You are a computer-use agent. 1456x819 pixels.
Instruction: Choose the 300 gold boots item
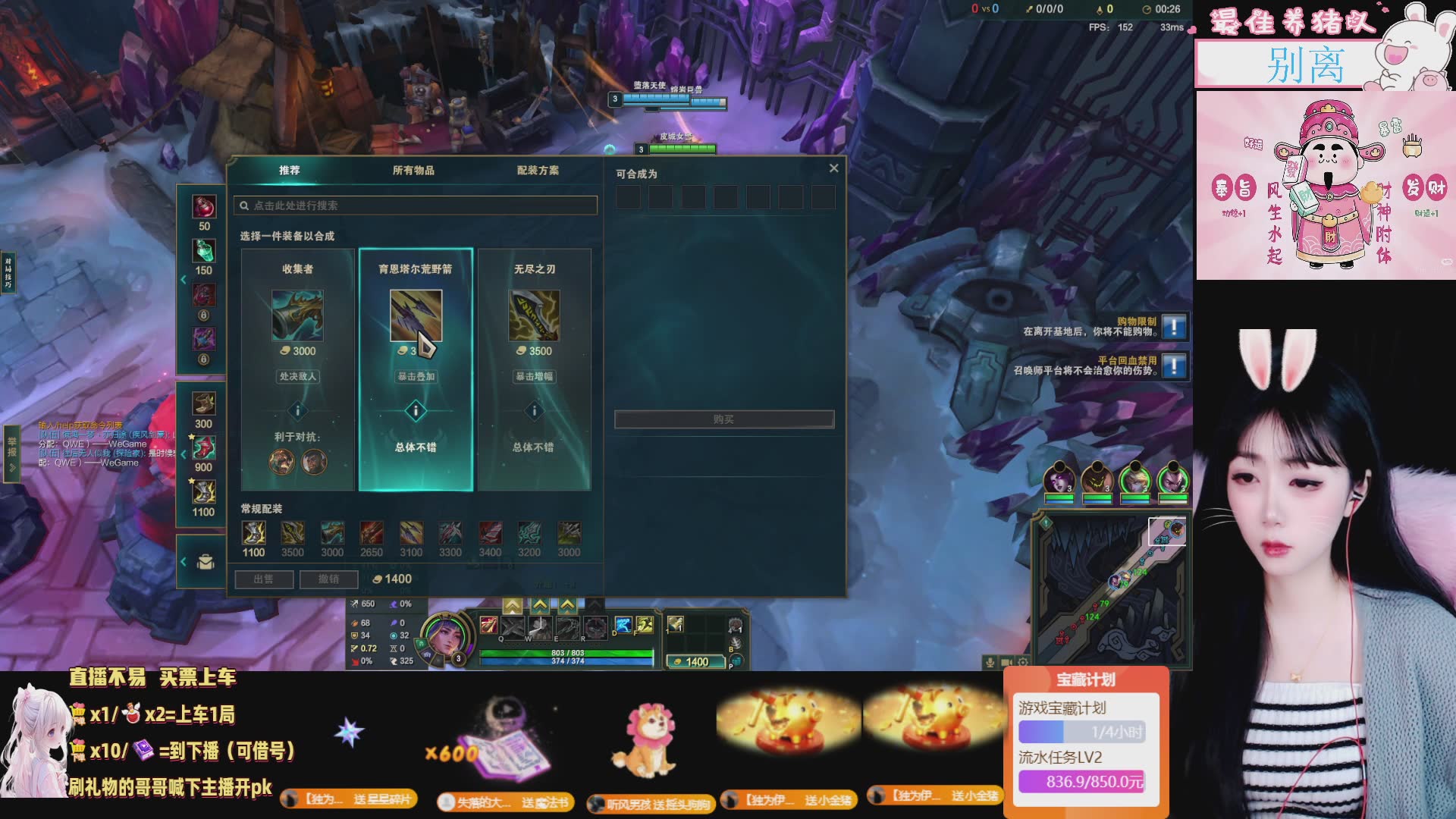click(x=203, y=403)
